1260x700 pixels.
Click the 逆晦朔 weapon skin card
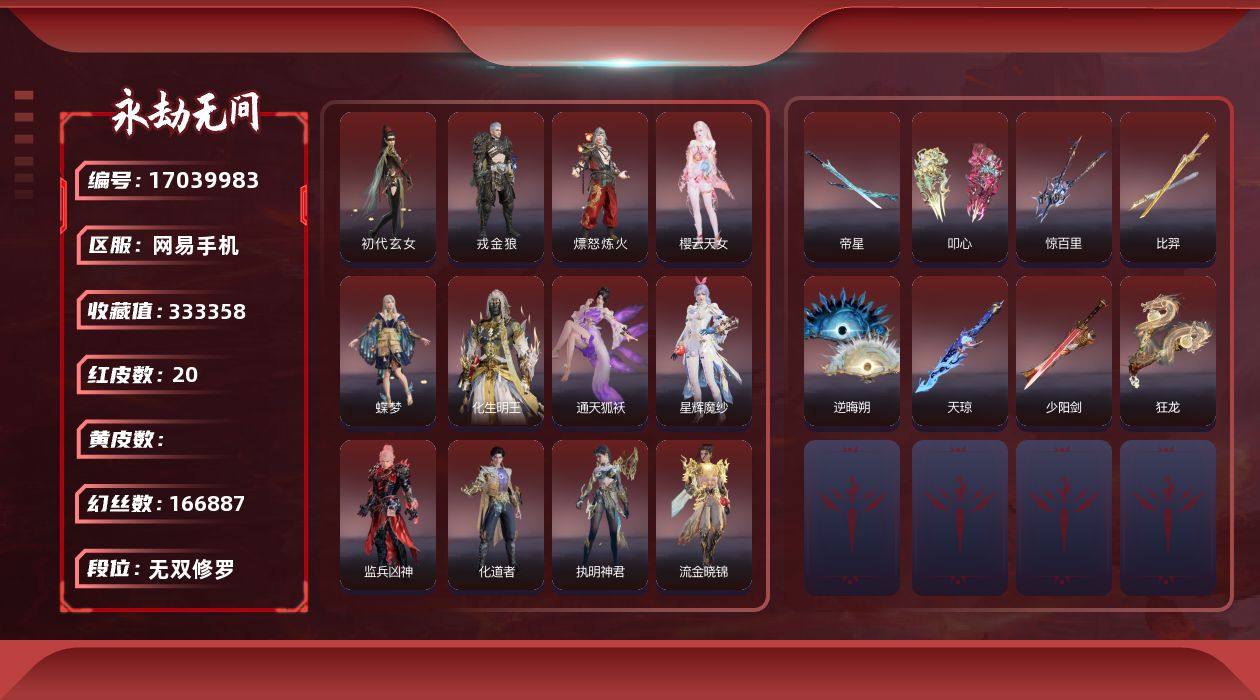tap(852, 351)
